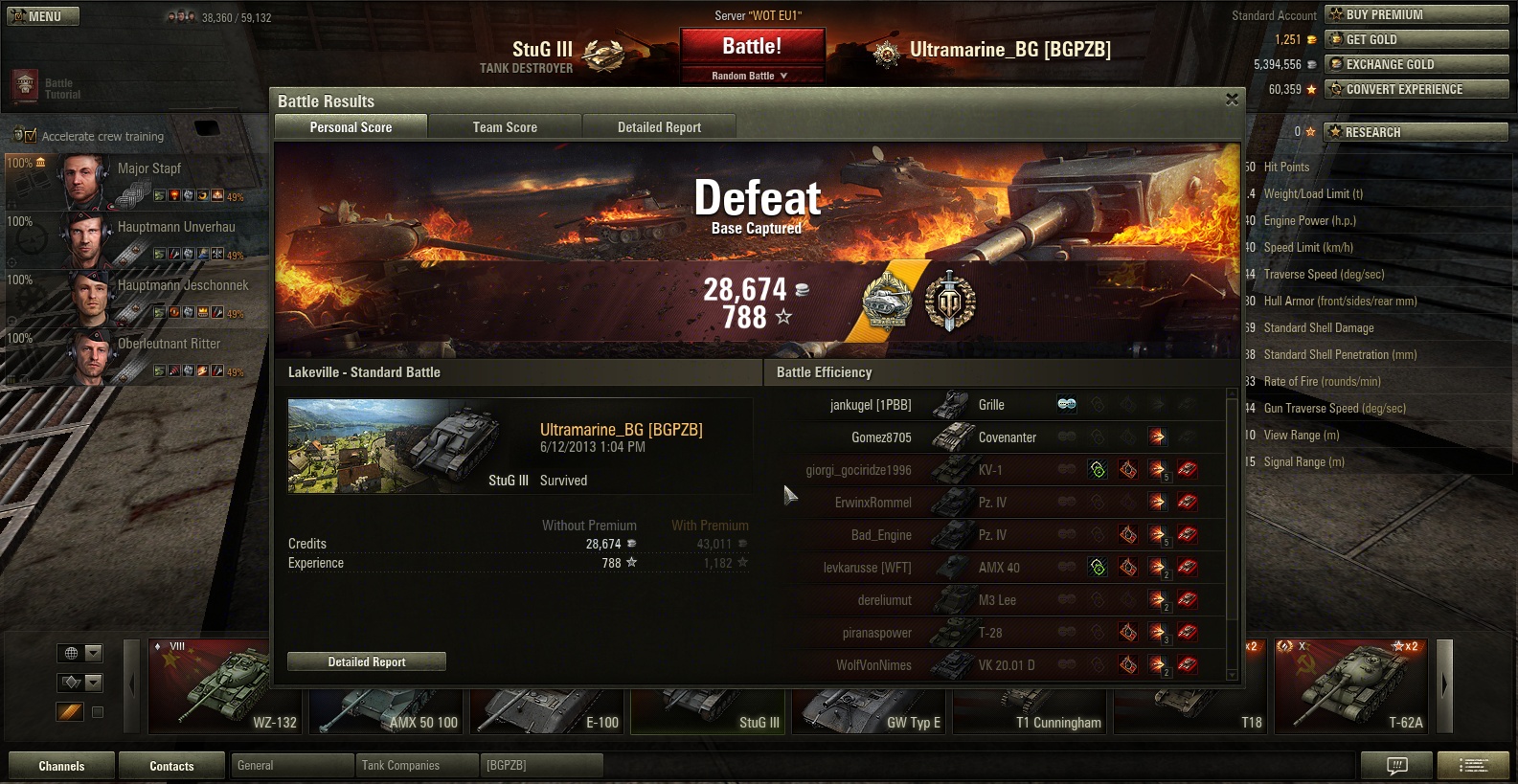
Task: Click the Detailed Report button below credits
Action: [x=367, y=661]
